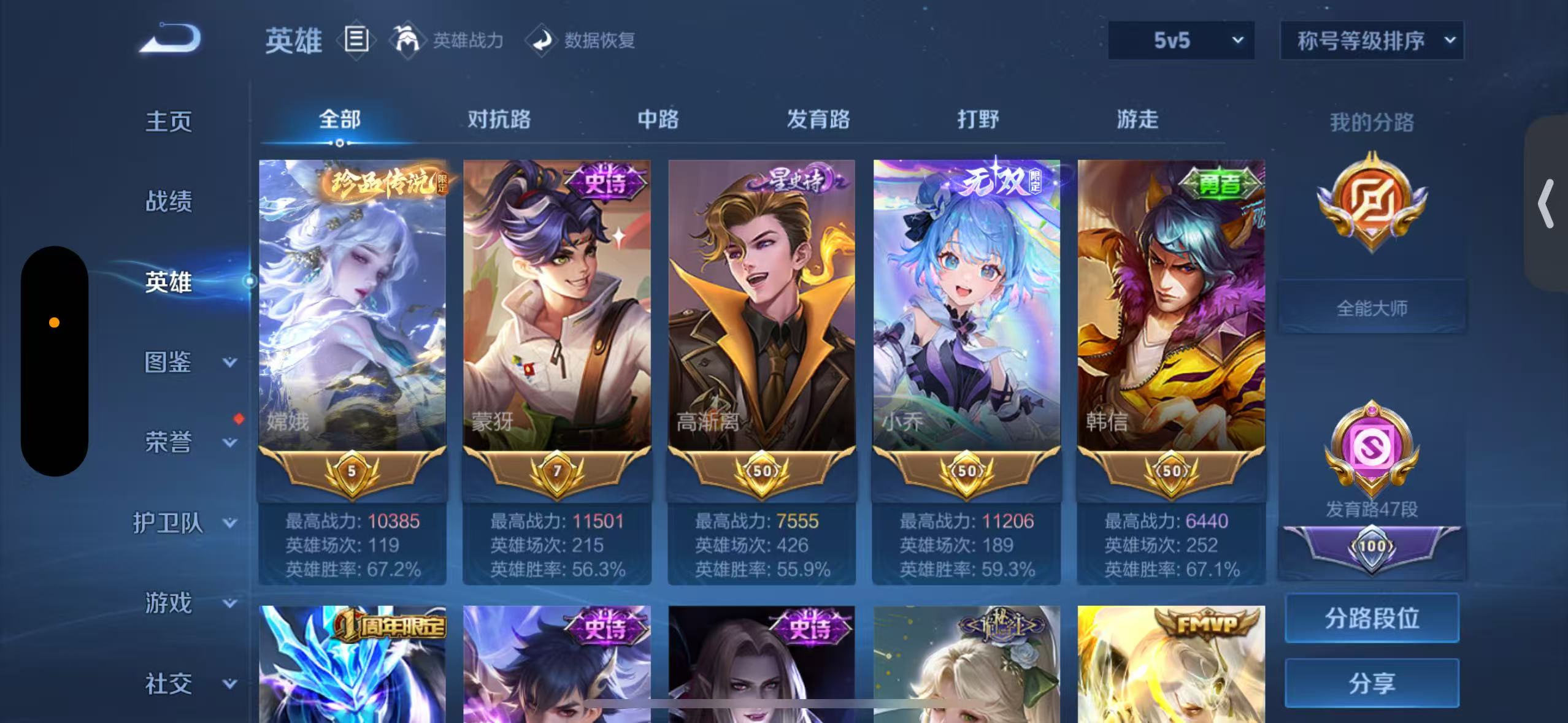1568x723 pixels.
Task: Open the 称号等级排序 sorting dropdown
Action: 1372,40
